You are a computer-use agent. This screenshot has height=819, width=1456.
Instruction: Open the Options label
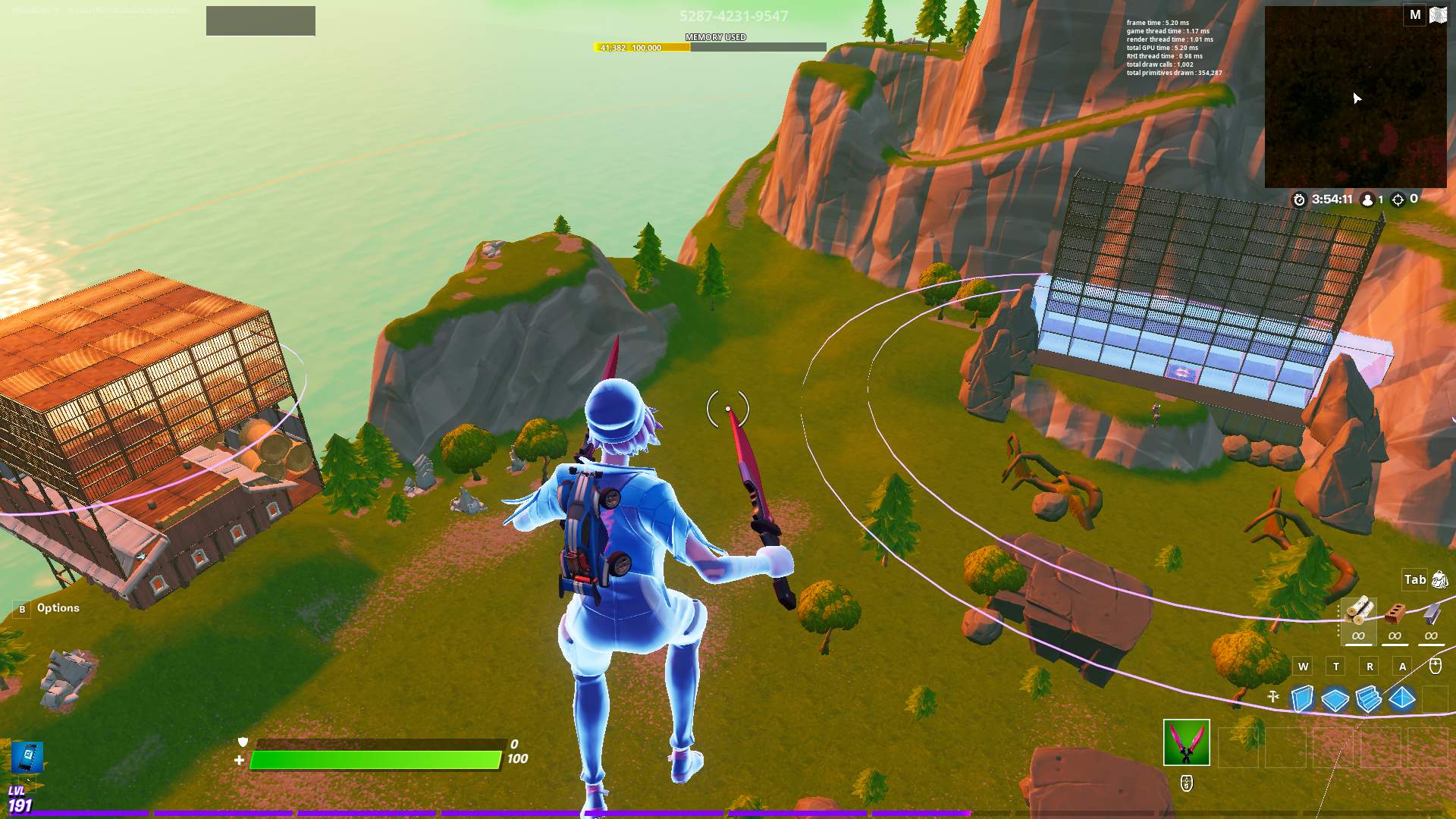(58, 608)
